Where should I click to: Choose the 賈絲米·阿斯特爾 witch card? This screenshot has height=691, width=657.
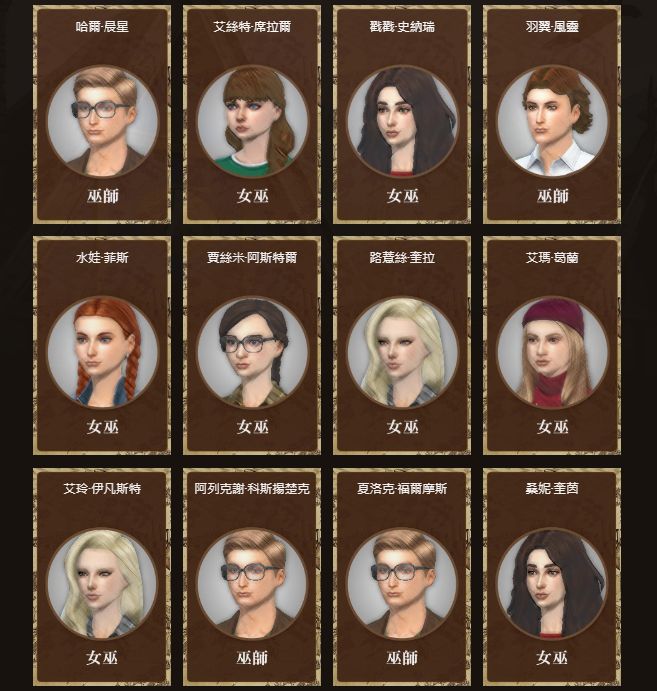(x=252, y=345)
